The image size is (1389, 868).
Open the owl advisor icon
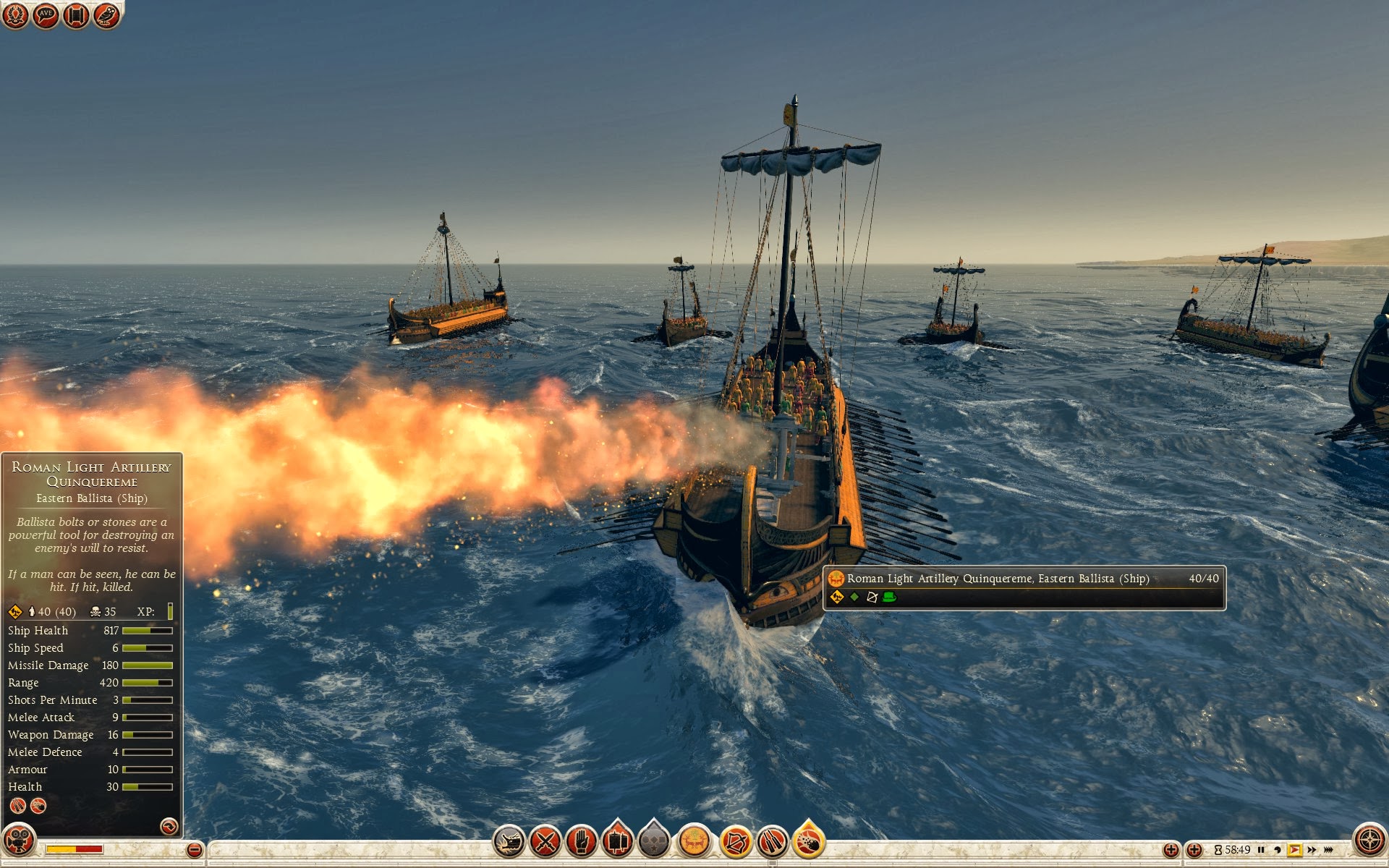point(106,14)
